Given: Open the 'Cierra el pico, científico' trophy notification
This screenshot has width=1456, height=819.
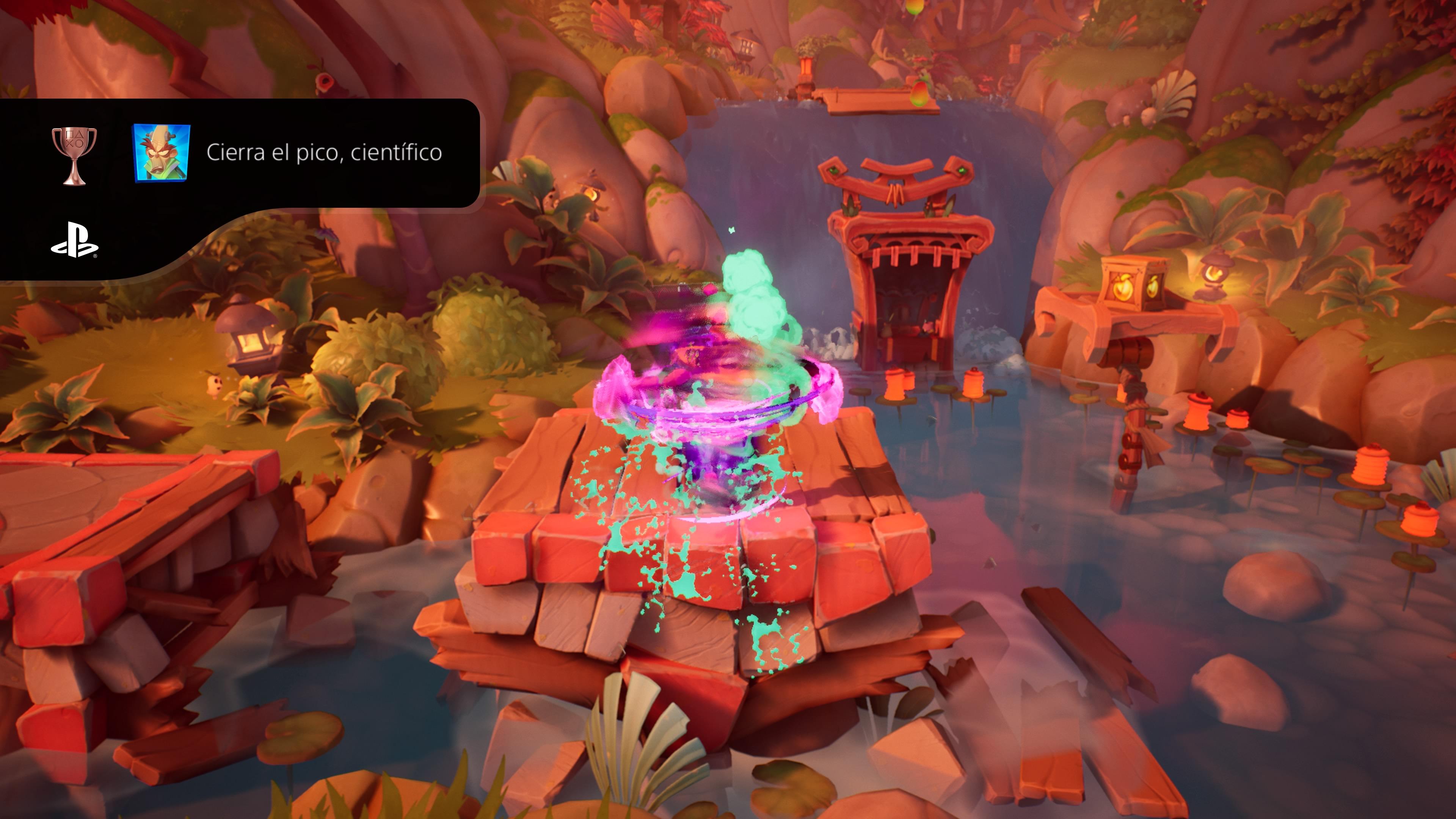Looking at the screenshot, I should coord(324,152).
